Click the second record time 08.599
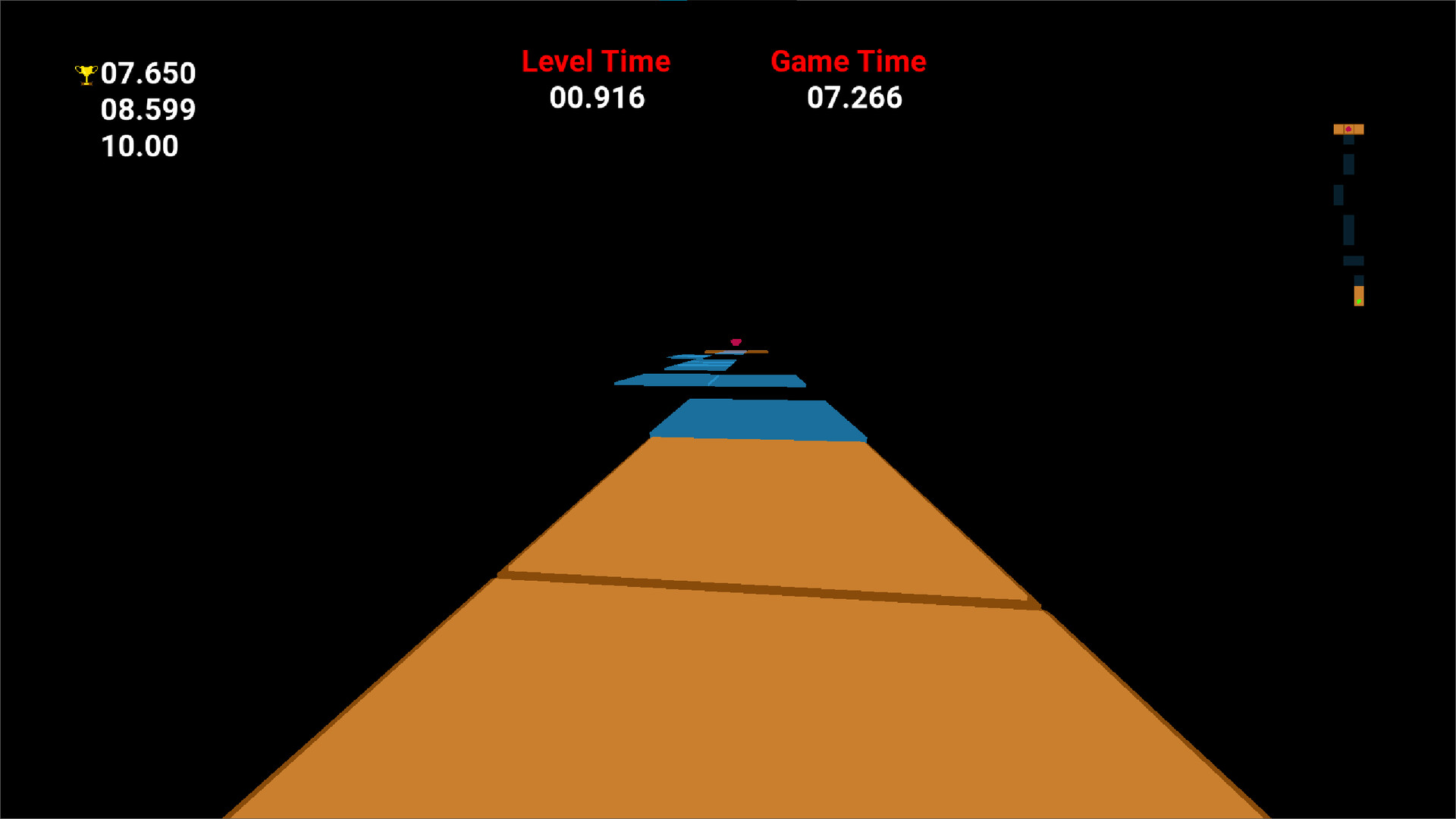This screenshot has height=819, width=1456. 149,109
